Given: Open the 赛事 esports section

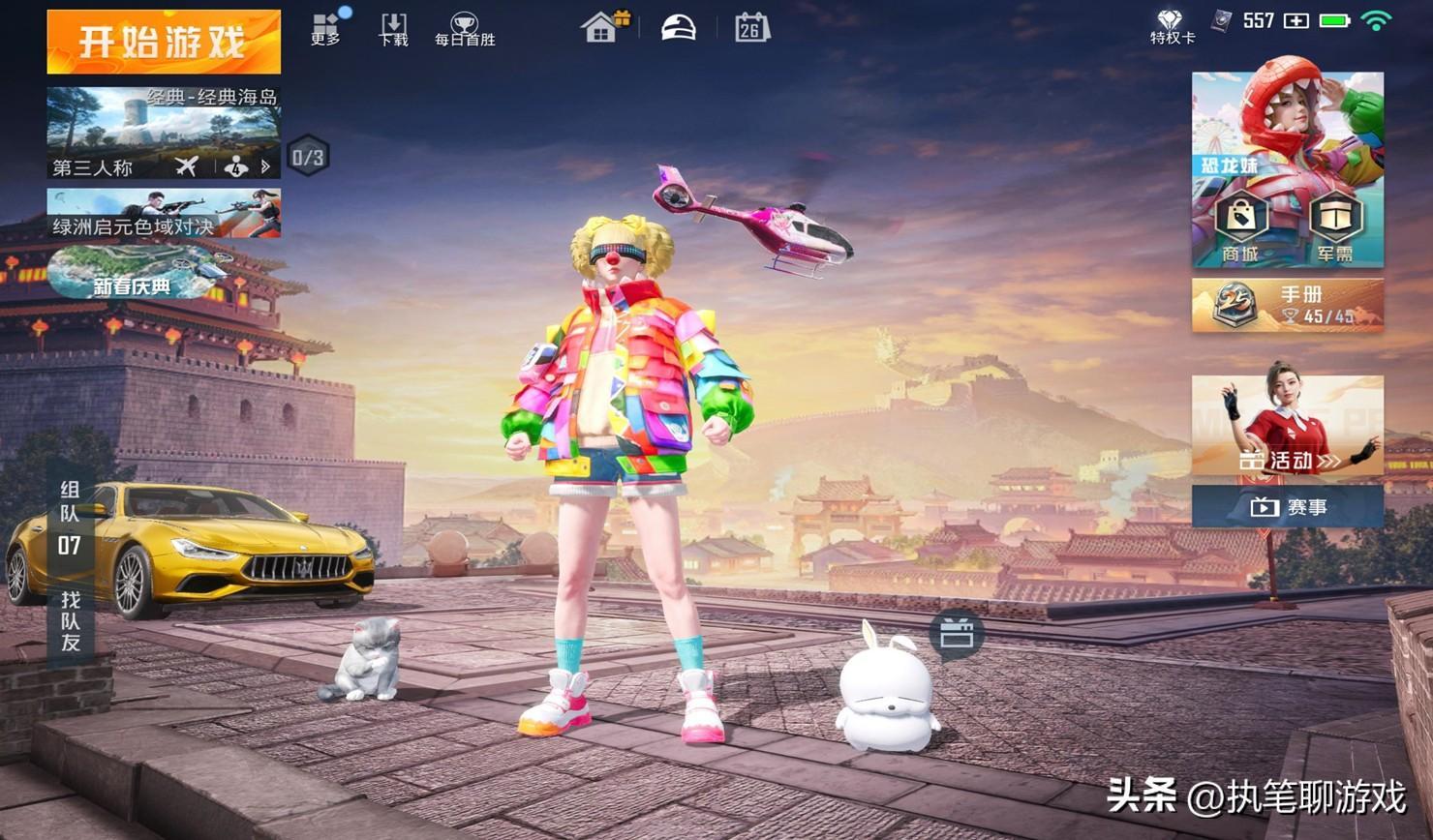Looking at the screenshot, I should pos(1287,507).
